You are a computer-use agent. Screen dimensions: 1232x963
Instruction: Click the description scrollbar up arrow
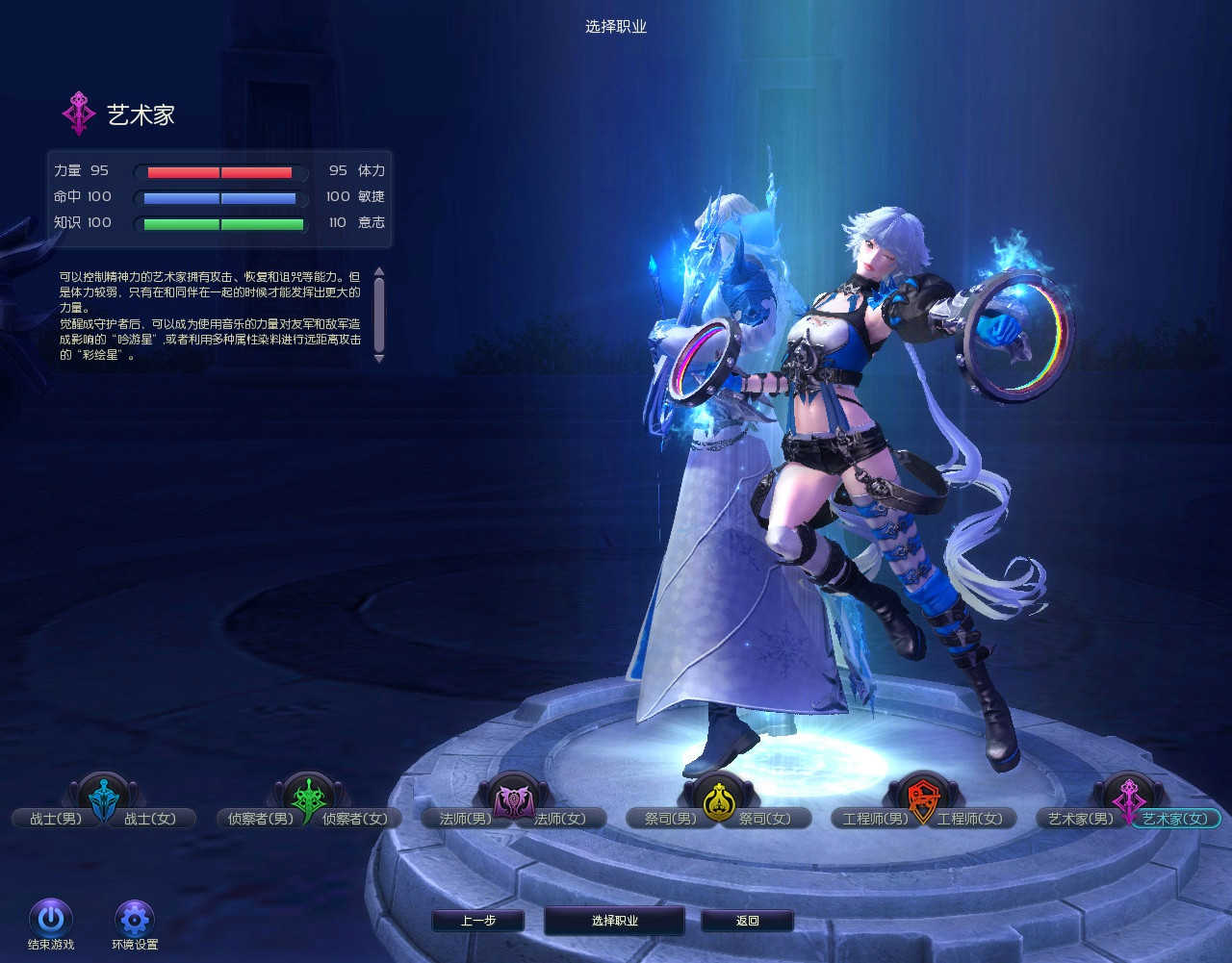pyautogui.click(x=379, y=271)
